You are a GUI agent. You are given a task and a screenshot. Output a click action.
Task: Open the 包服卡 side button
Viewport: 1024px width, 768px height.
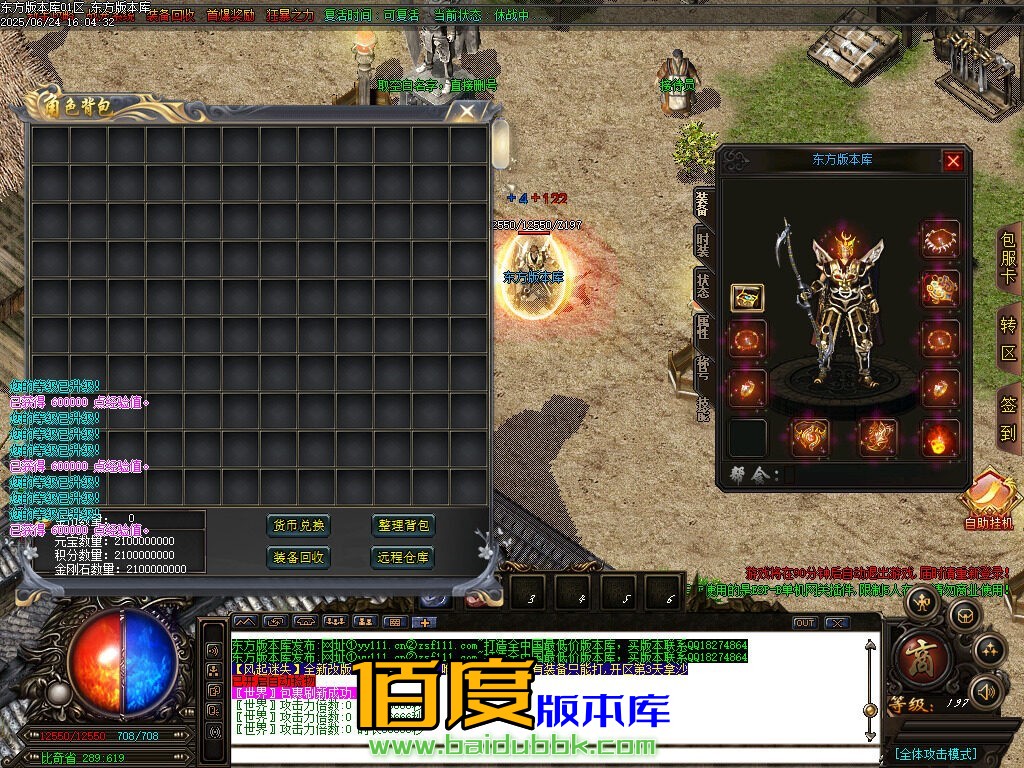pos(1008,257)
